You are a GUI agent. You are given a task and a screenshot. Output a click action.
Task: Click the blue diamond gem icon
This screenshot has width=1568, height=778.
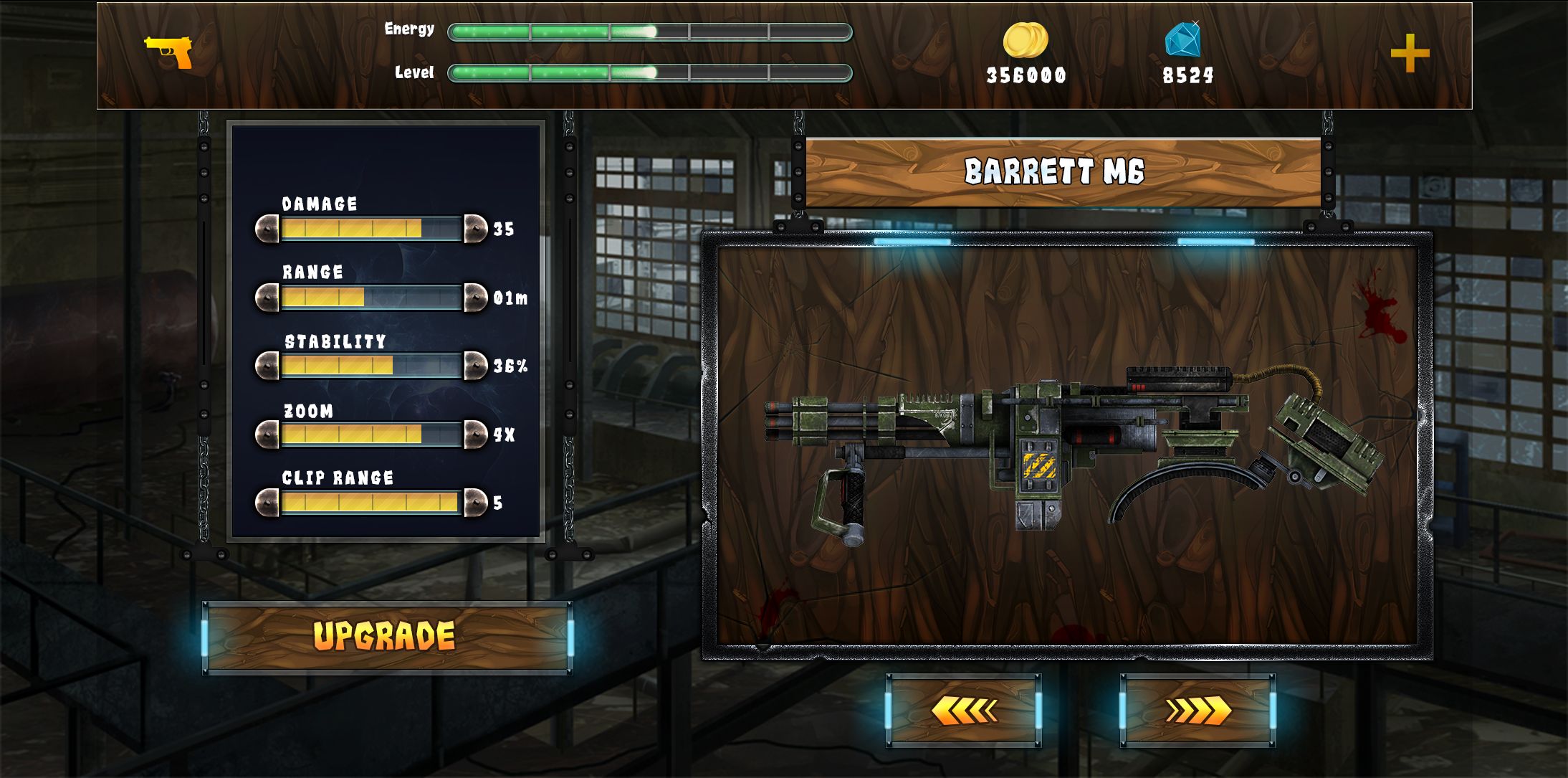1182,39
